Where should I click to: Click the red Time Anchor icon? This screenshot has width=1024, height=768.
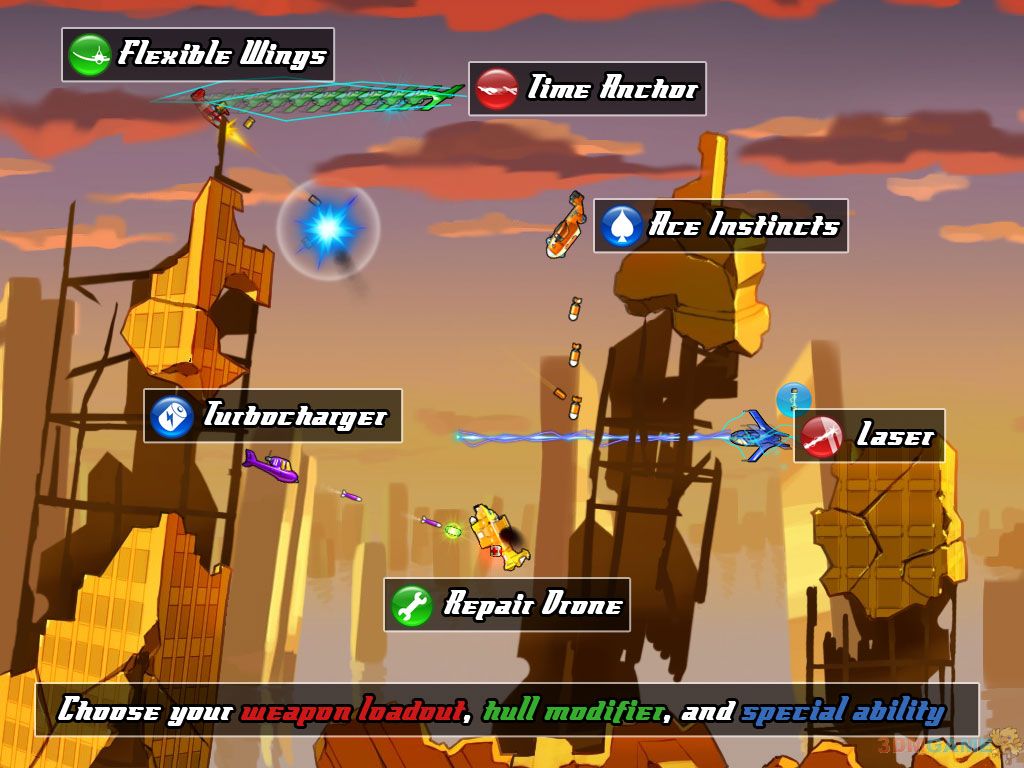click(497, 89)
